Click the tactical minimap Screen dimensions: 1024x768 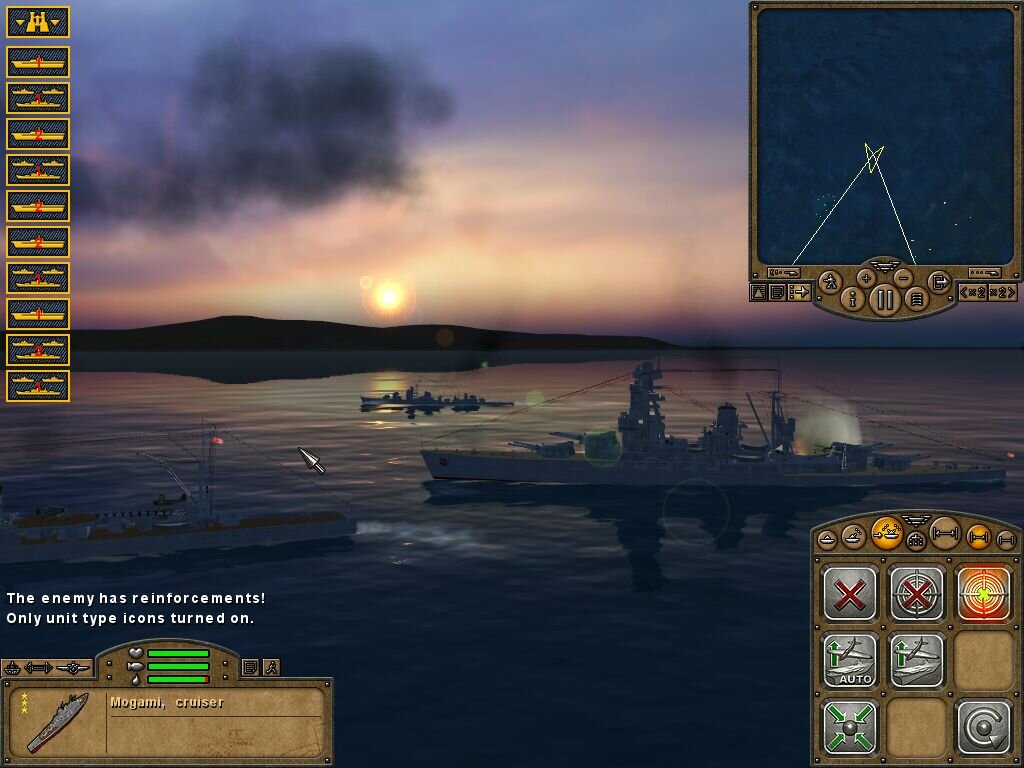885,135
